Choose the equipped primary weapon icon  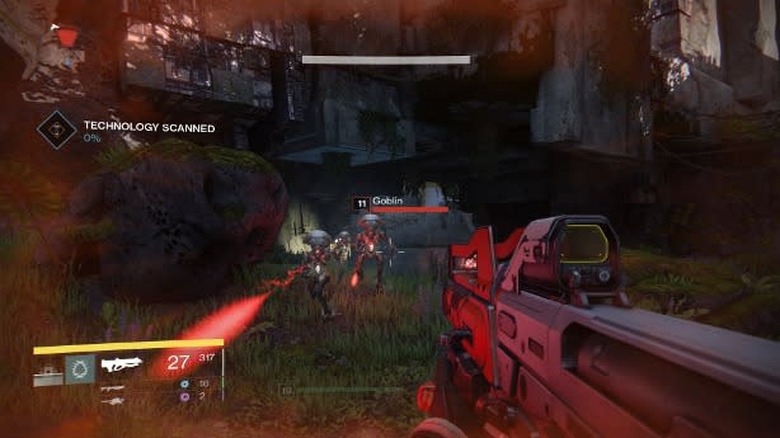click(122, 366)
